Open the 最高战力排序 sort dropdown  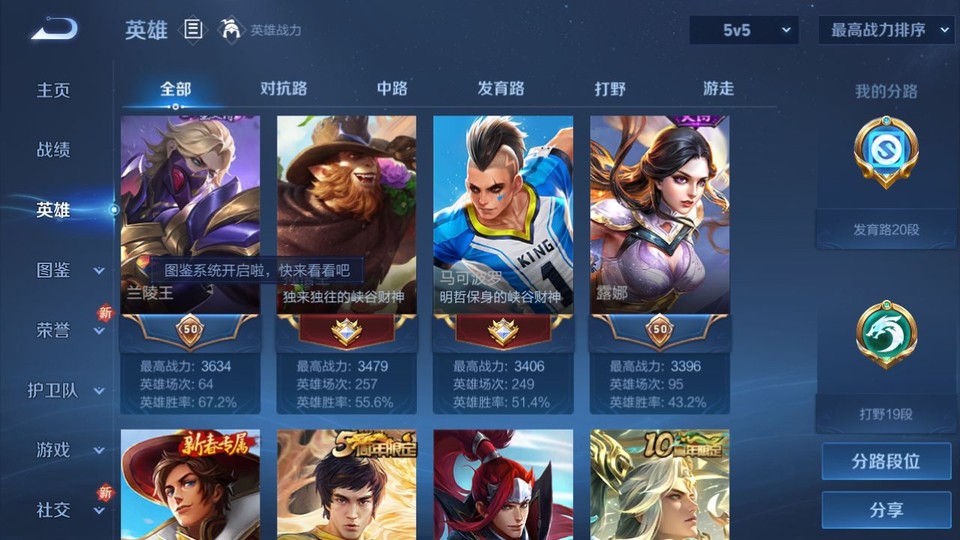886,30
